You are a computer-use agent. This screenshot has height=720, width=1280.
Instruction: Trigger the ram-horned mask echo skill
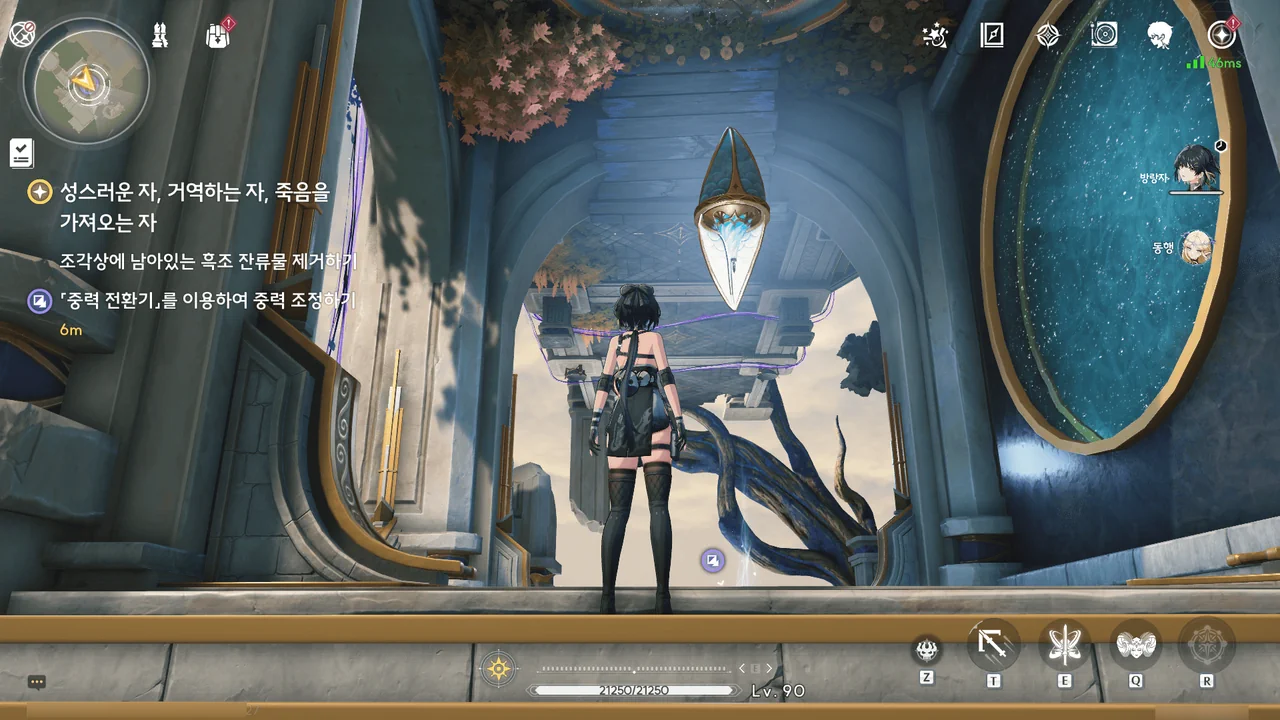click(1136, 645)
